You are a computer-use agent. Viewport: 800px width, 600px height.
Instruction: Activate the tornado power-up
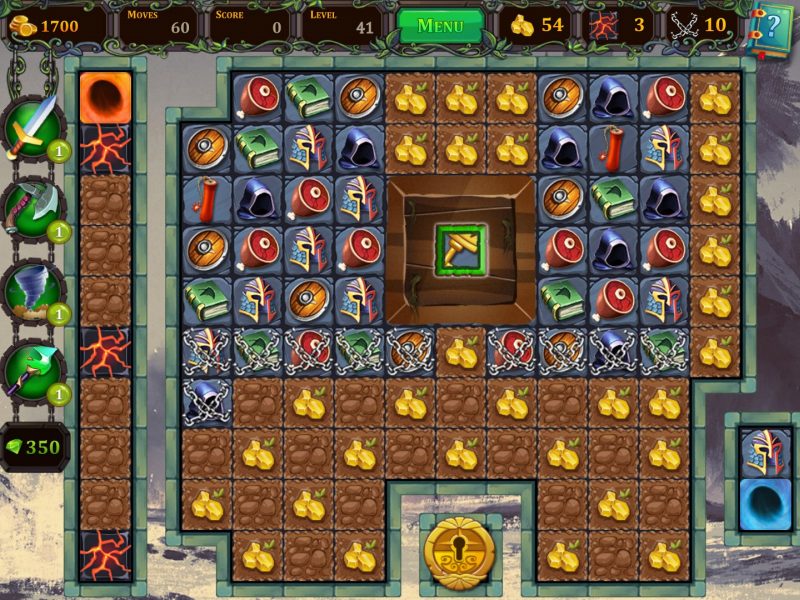pyautogui.click(x=33, y=288)
